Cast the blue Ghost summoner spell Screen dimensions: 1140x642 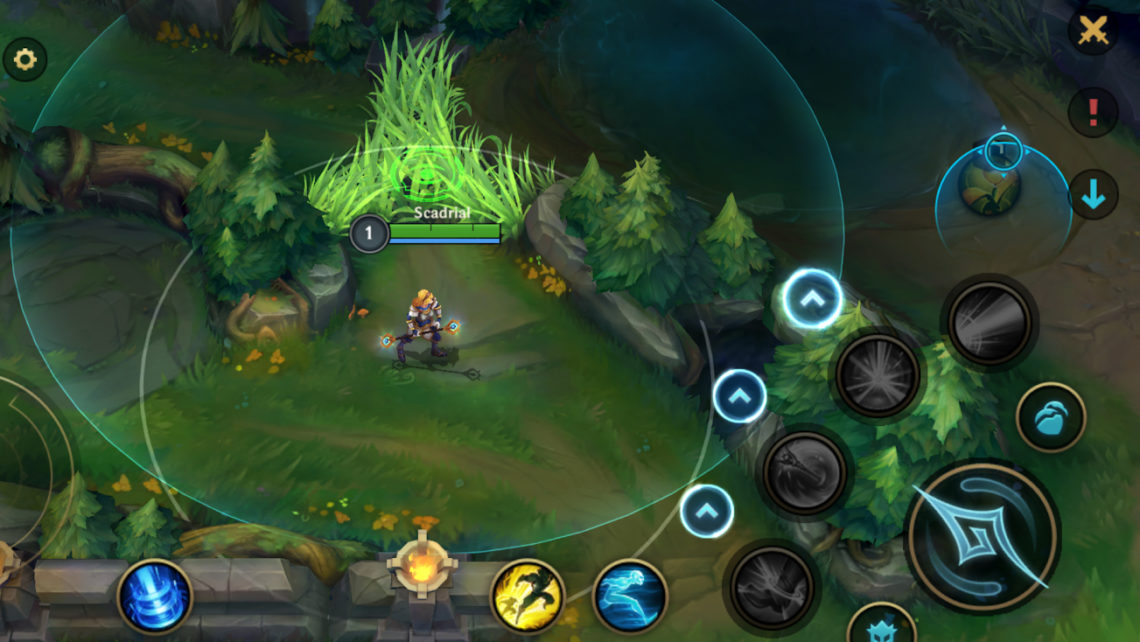630,596
